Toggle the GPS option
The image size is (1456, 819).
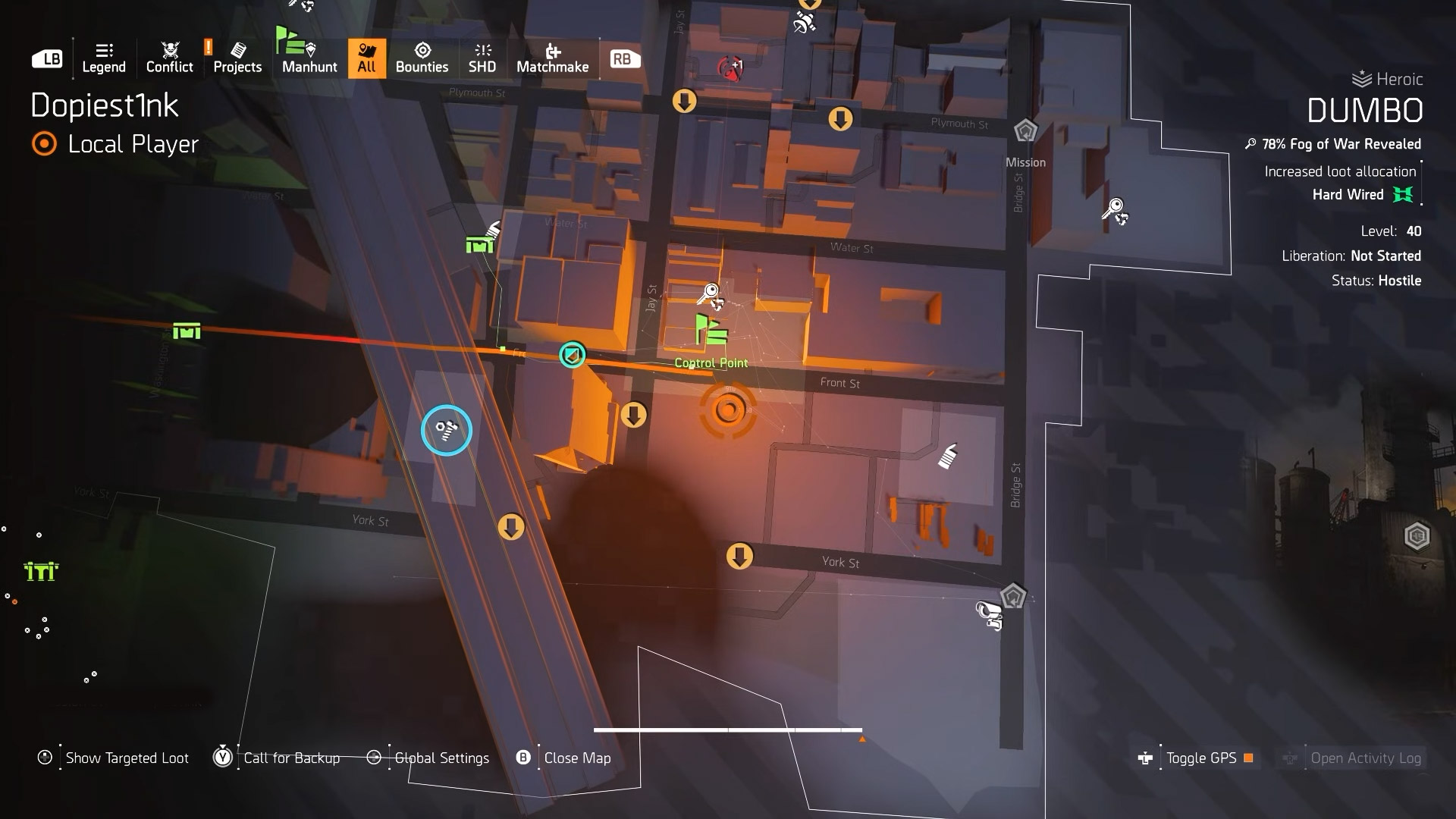pyautogui.click(x=1200, y=758)
